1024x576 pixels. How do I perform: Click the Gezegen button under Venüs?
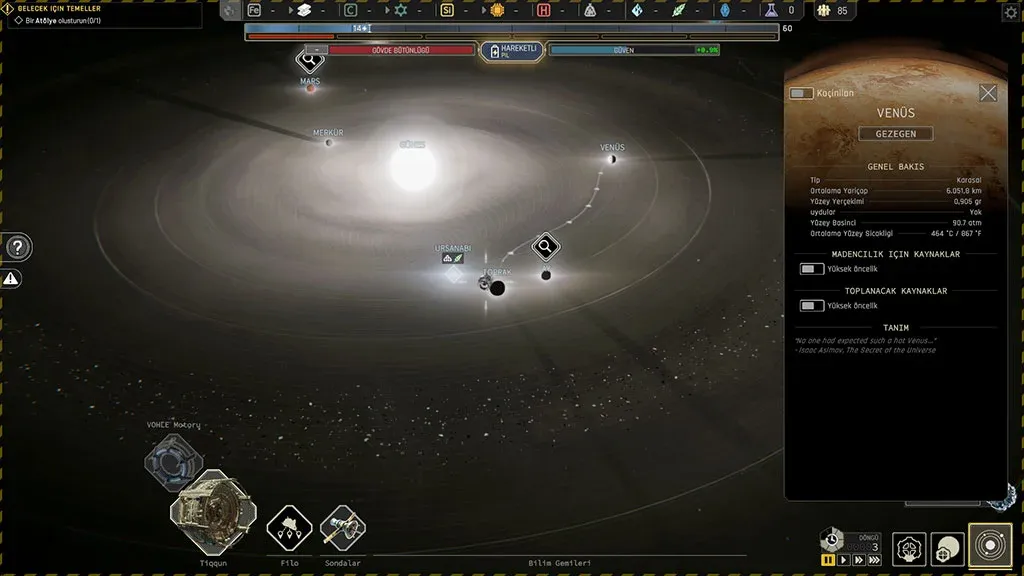pyautogui.click(x=896, y=134)
